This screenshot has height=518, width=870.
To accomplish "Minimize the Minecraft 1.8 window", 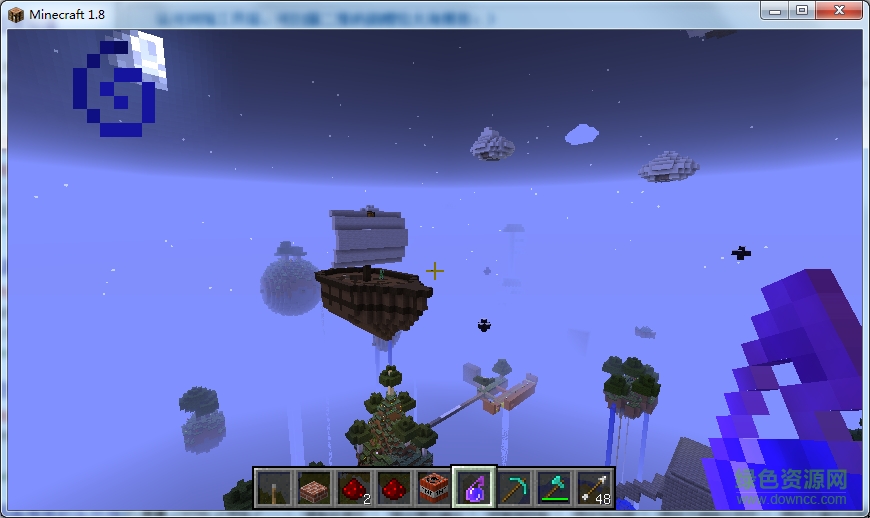I will click(777, 10).
